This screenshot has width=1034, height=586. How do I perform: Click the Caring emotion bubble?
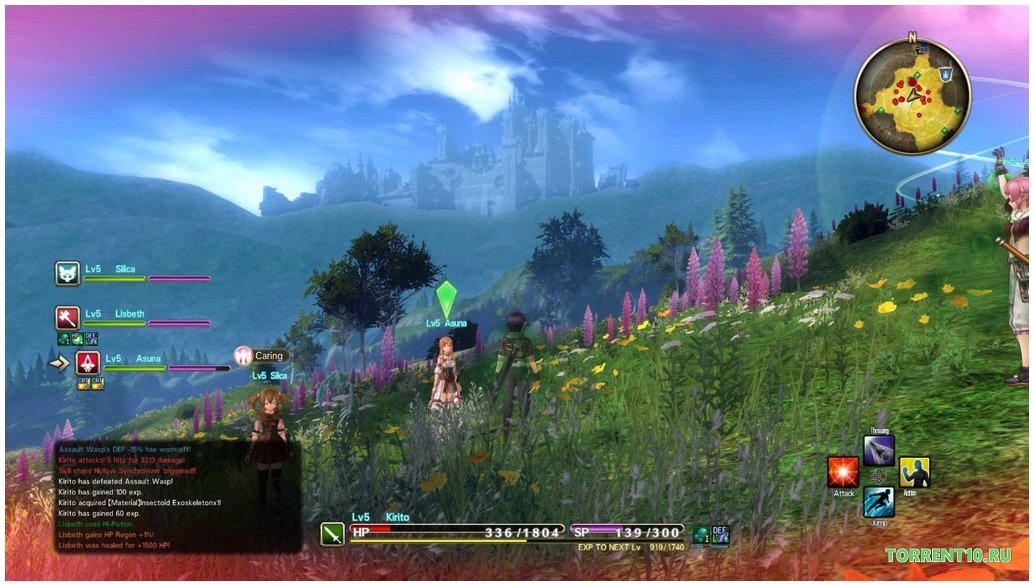pos(262,355)
